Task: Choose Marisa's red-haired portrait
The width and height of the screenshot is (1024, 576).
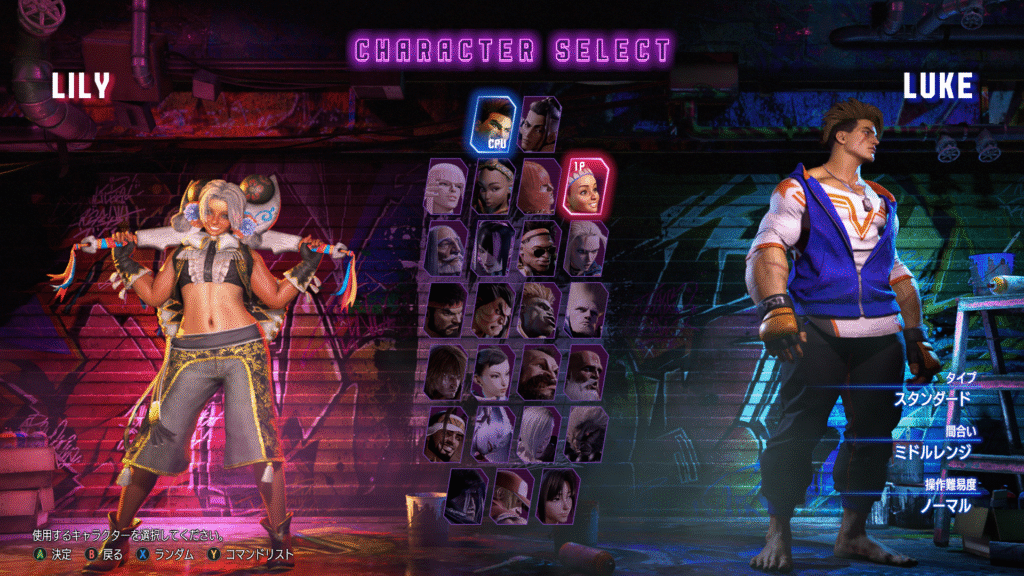Action: [539, 187]
